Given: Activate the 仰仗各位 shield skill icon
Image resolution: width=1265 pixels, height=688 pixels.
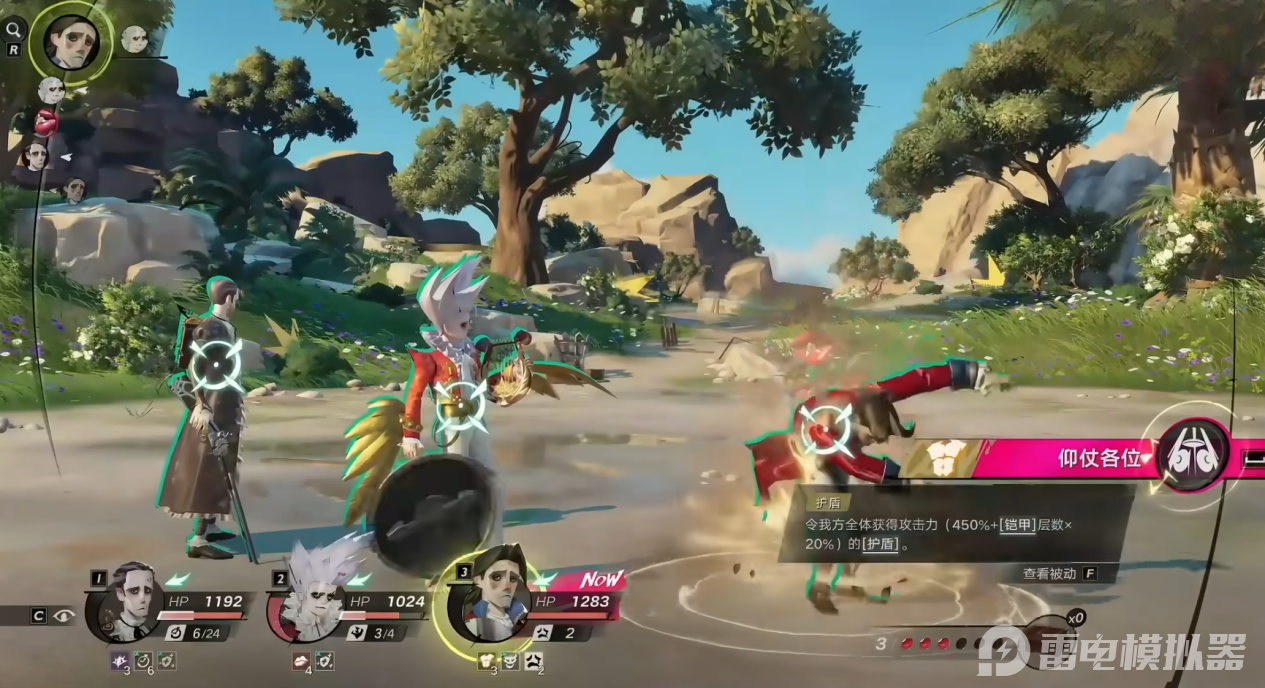Looking at the screenshot, I should coord(1192,456).
